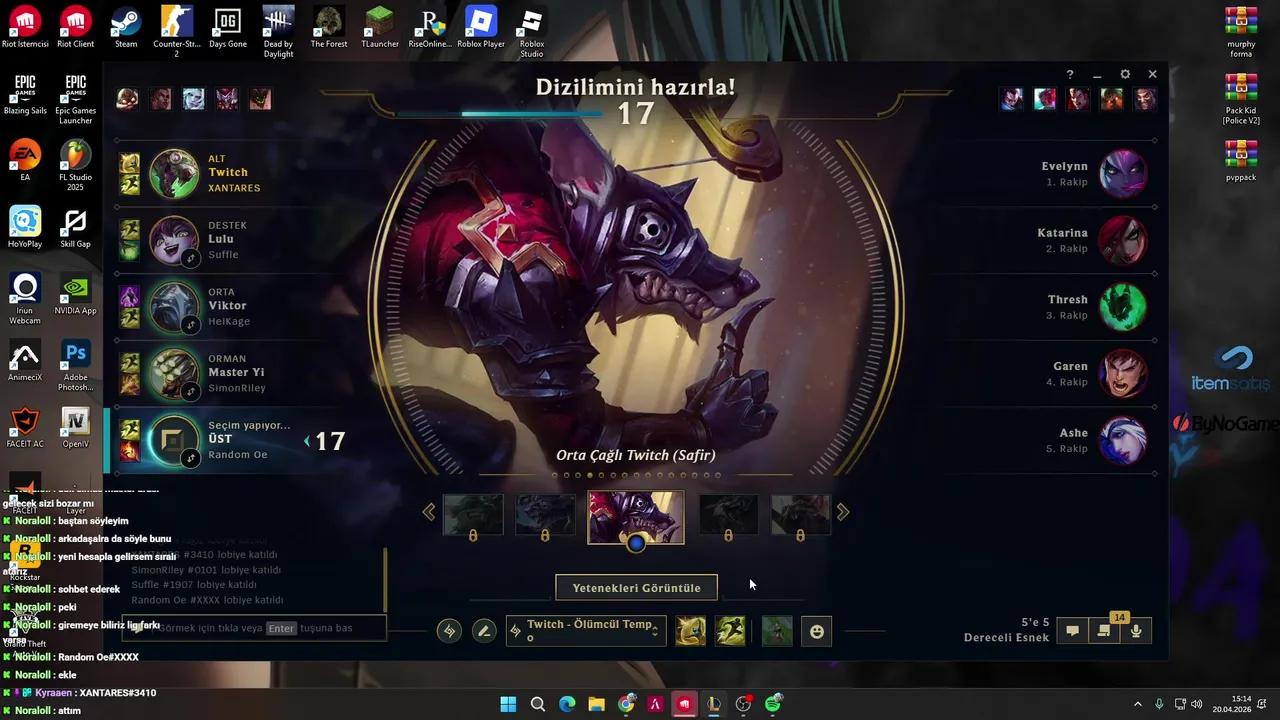
Task: Open the emote wheel smiley icon
Action: tap(817, 630)
